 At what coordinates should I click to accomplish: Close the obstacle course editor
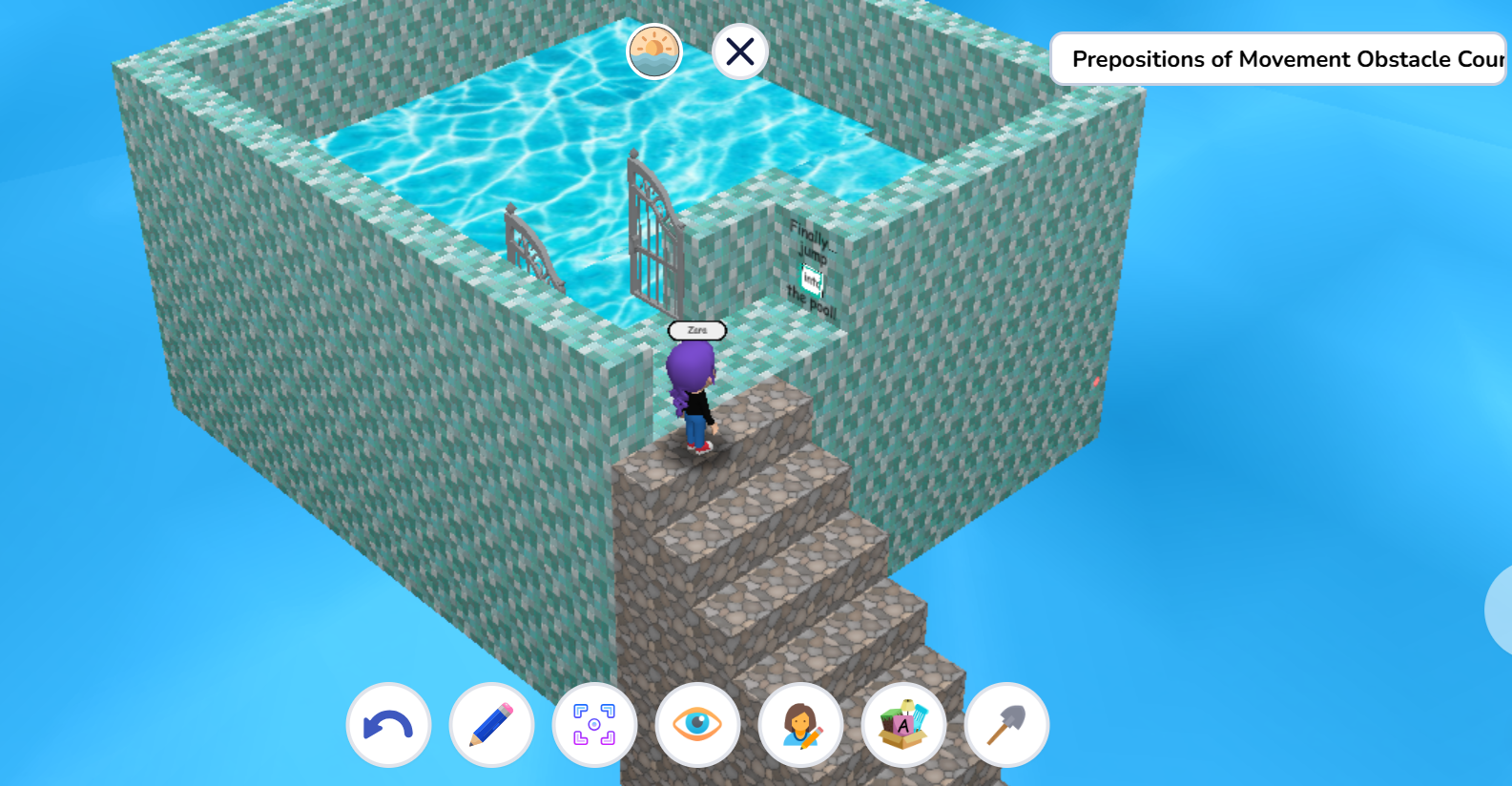[x=739, y=52]
